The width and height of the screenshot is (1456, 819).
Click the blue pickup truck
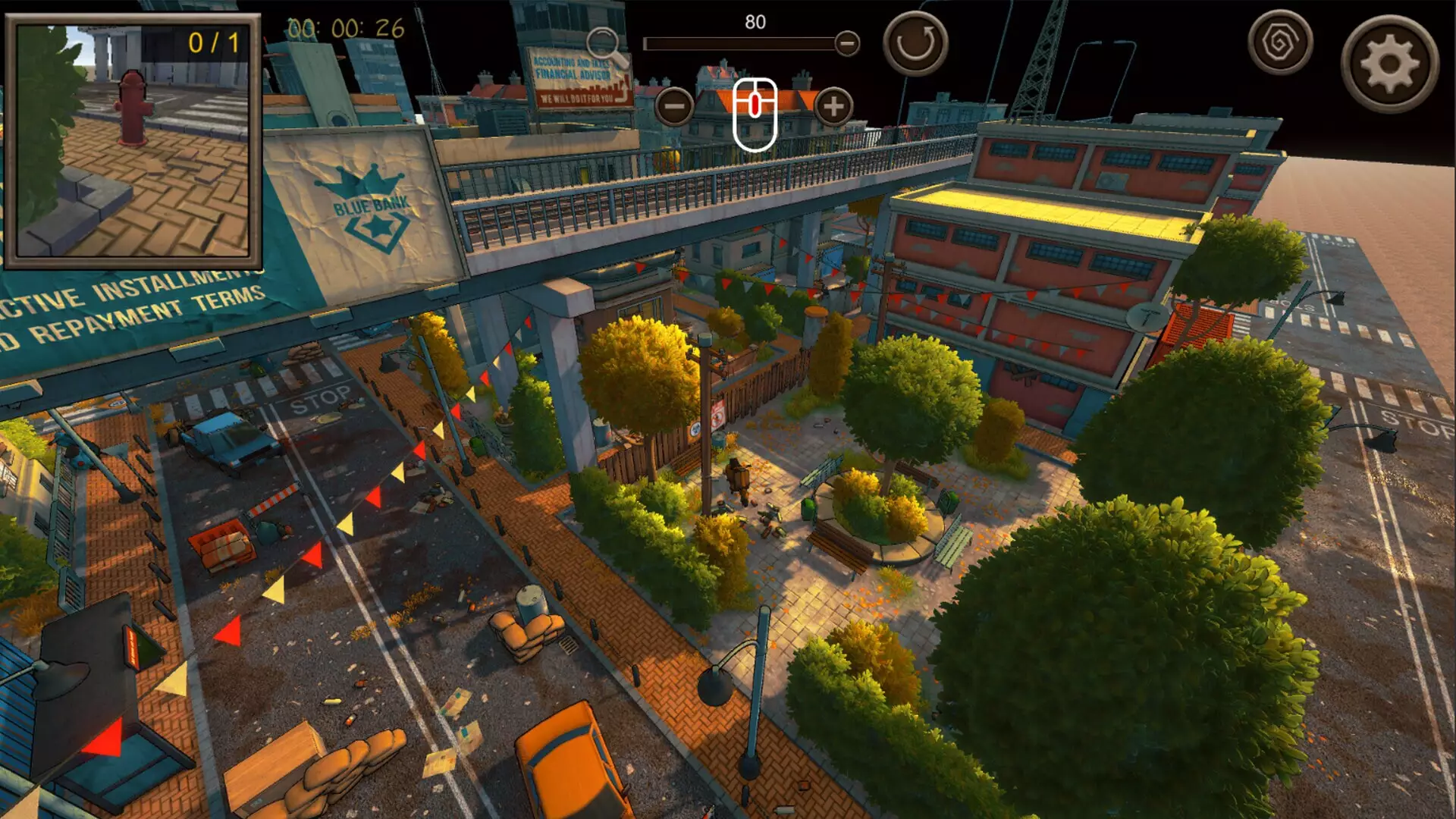click(x=225, y=436)
